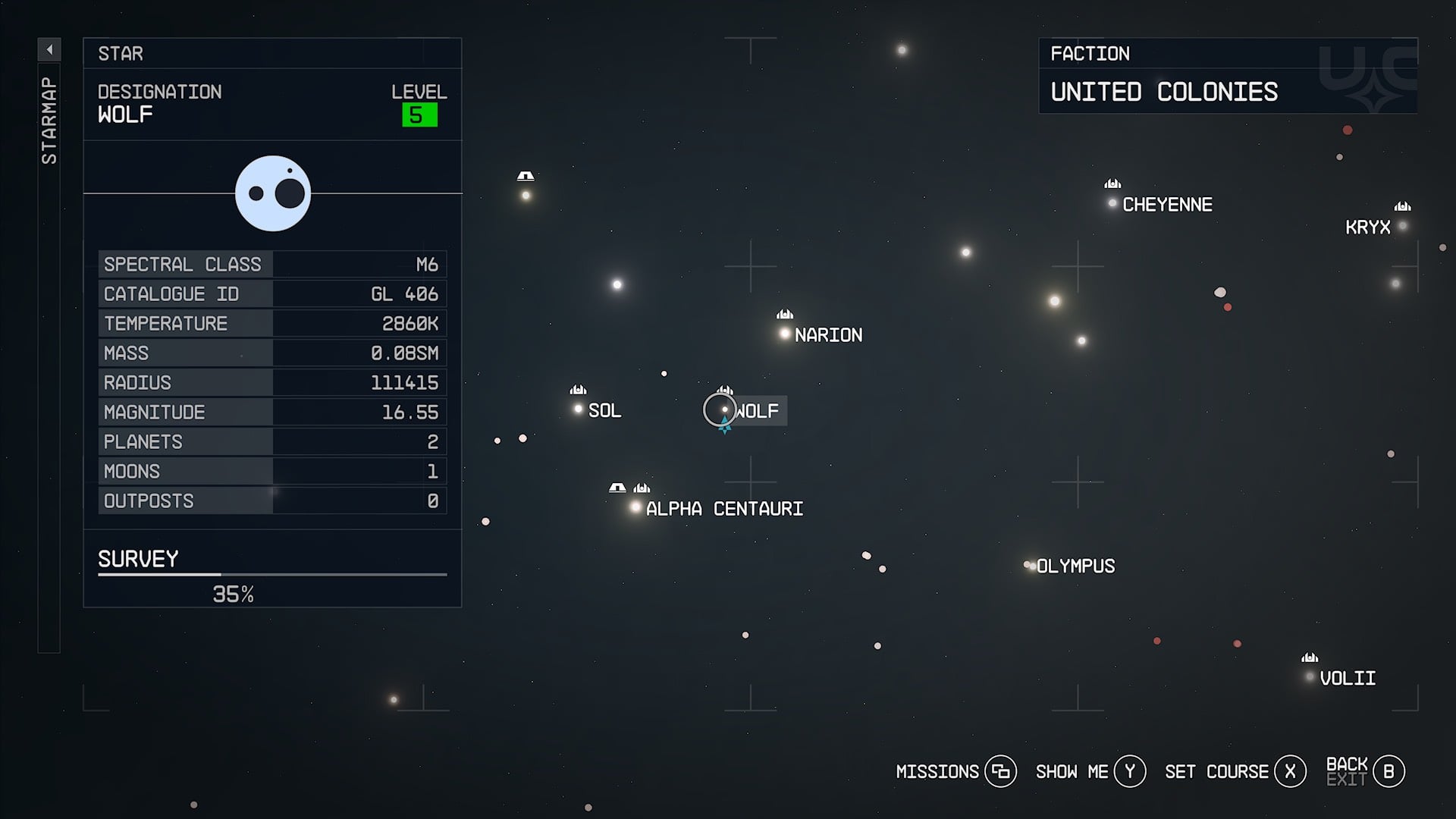Activate Show Me on the starmap
This screenshot has width=1456, height=819.
pos(1129,771)
